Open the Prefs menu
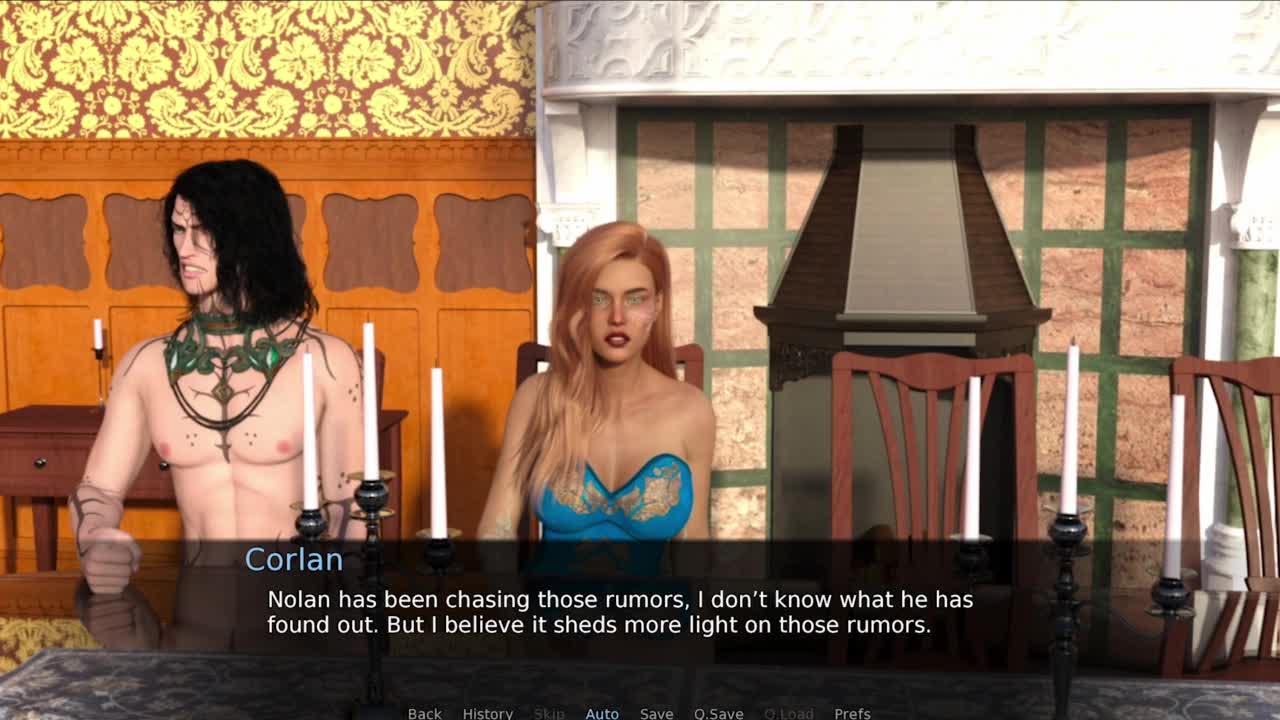The height and width of the screenshot is (720, 1280). coord(852,713)
